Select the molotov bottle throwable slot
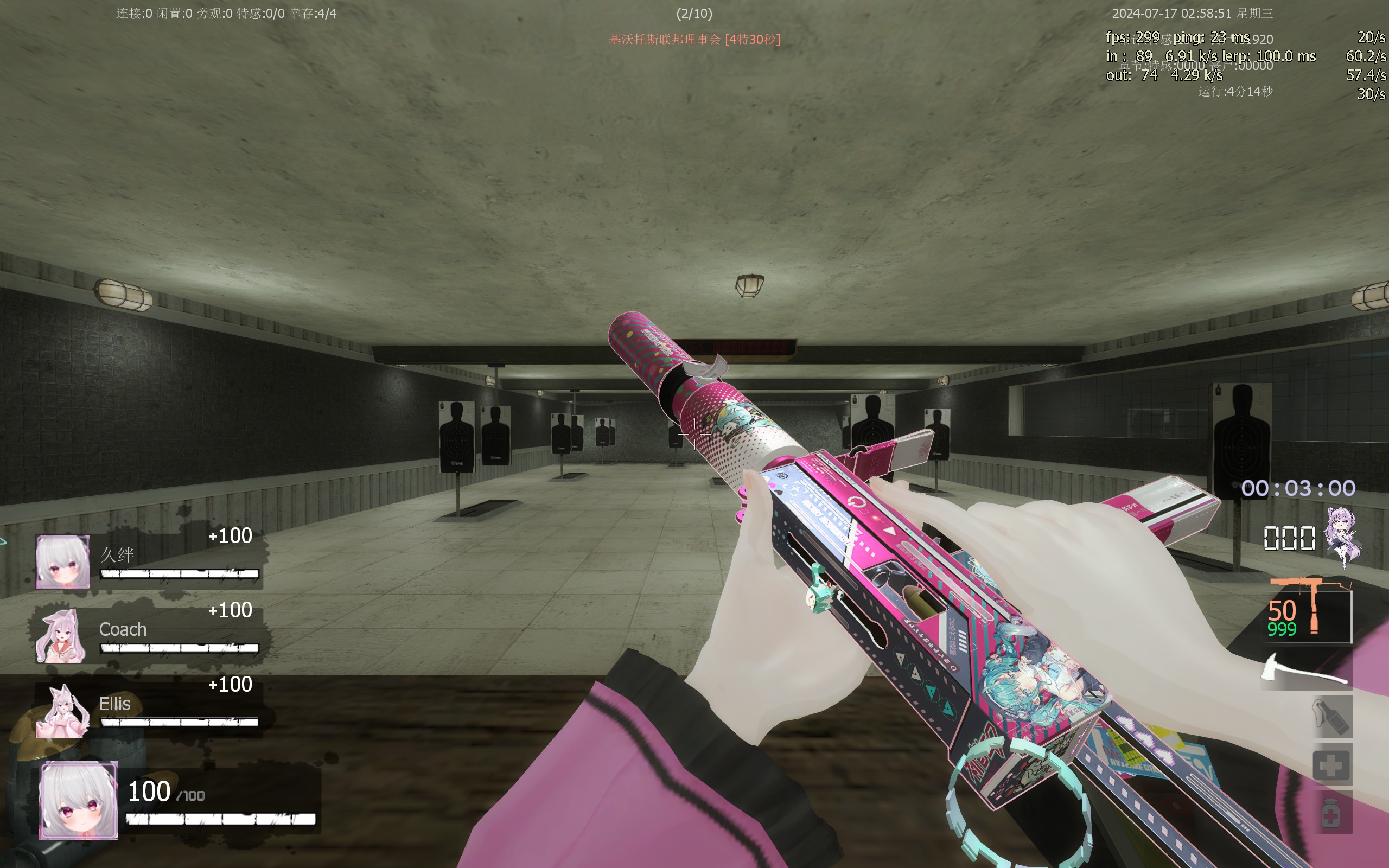This screenshot has height=868, width=1389. pyautogui.click(x=1331, y=717)
